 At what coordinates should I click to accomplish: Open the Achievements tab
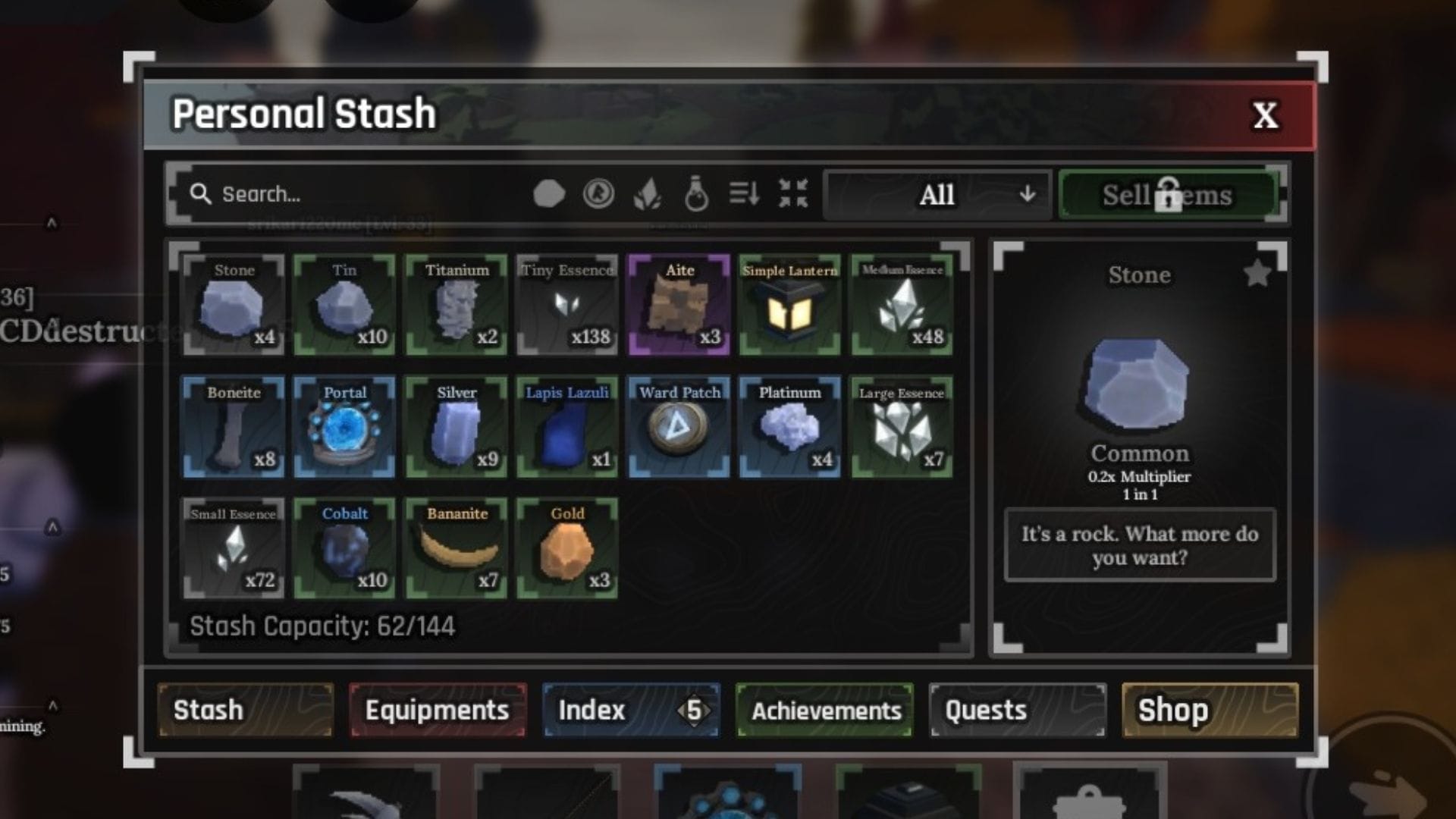click(x=824, y=710)
